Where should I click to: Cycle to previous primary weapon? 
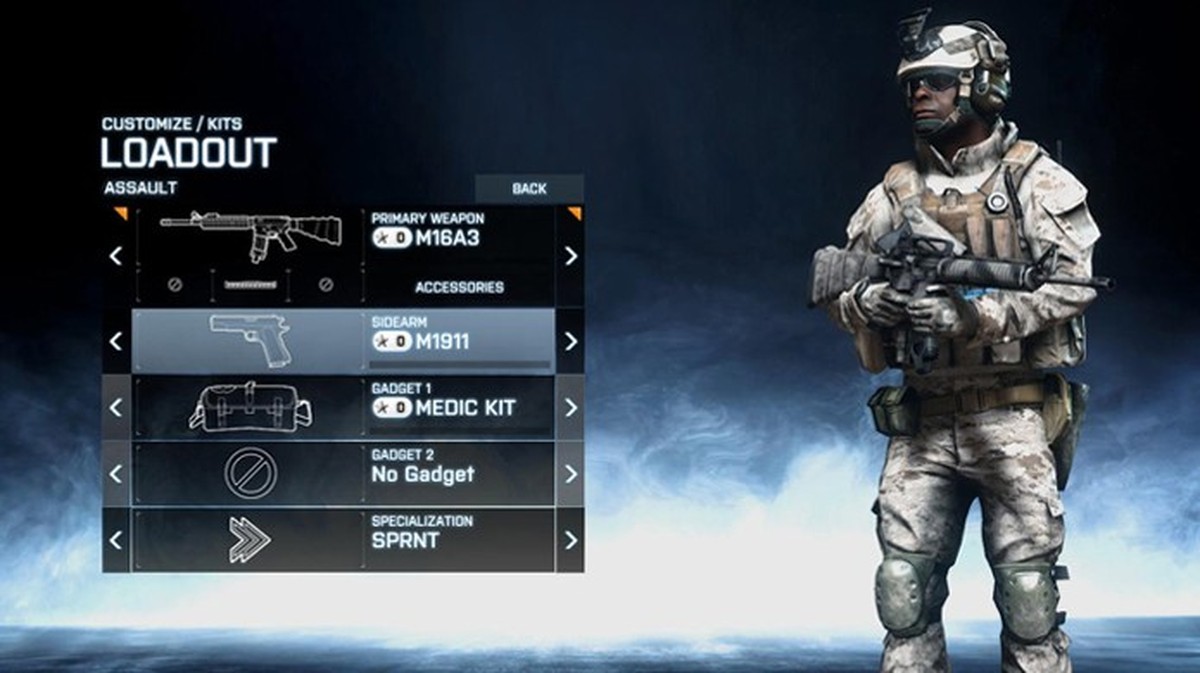coord(116,256)
